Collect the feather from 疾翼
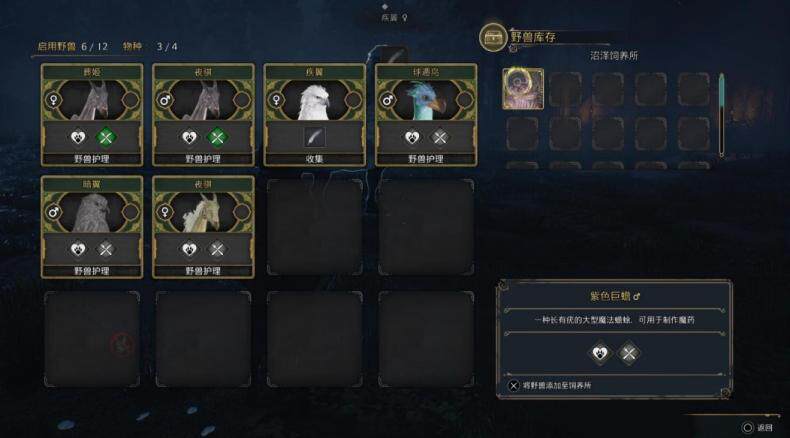 pos(314,138)
